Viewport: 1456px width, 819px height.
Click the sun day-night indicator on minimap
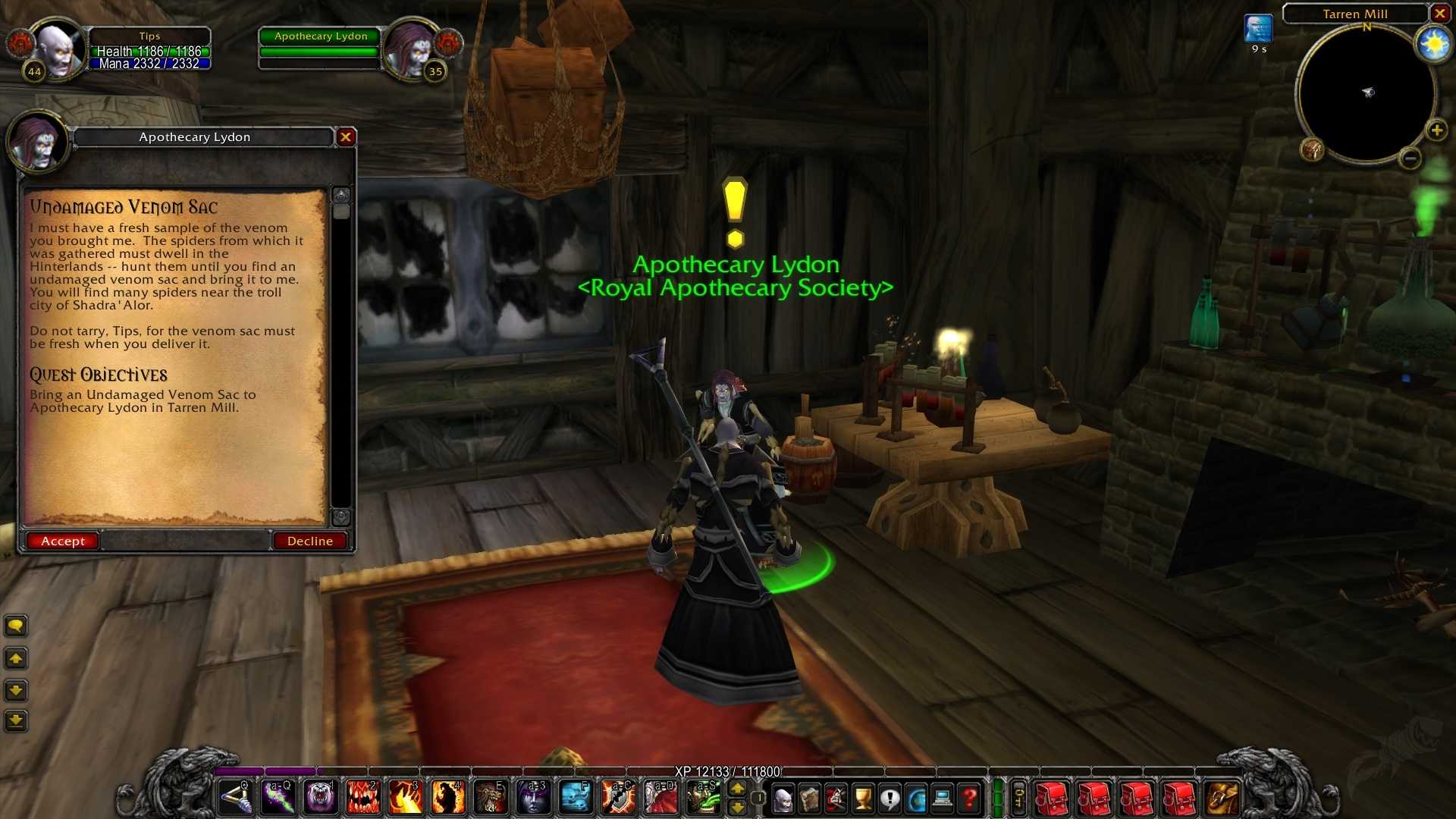coord(1433,45)
